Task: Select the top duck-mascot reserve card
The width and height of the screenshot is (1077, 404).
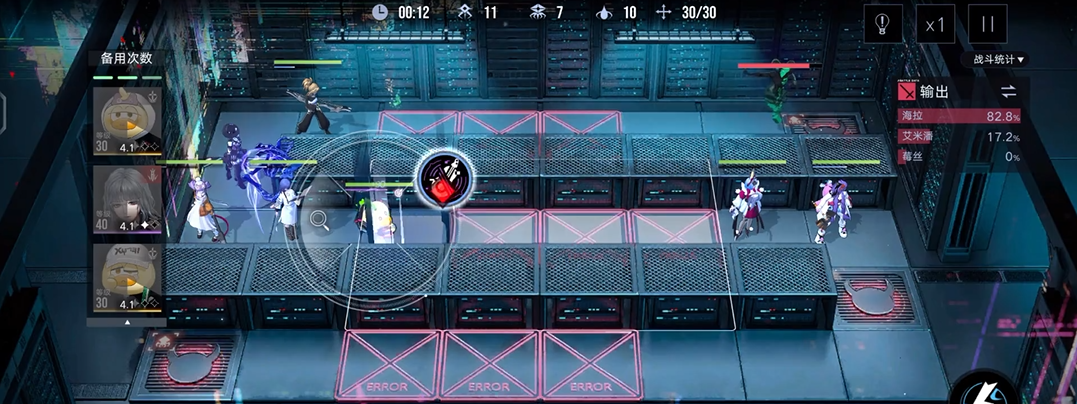Action: click(127, 121)
